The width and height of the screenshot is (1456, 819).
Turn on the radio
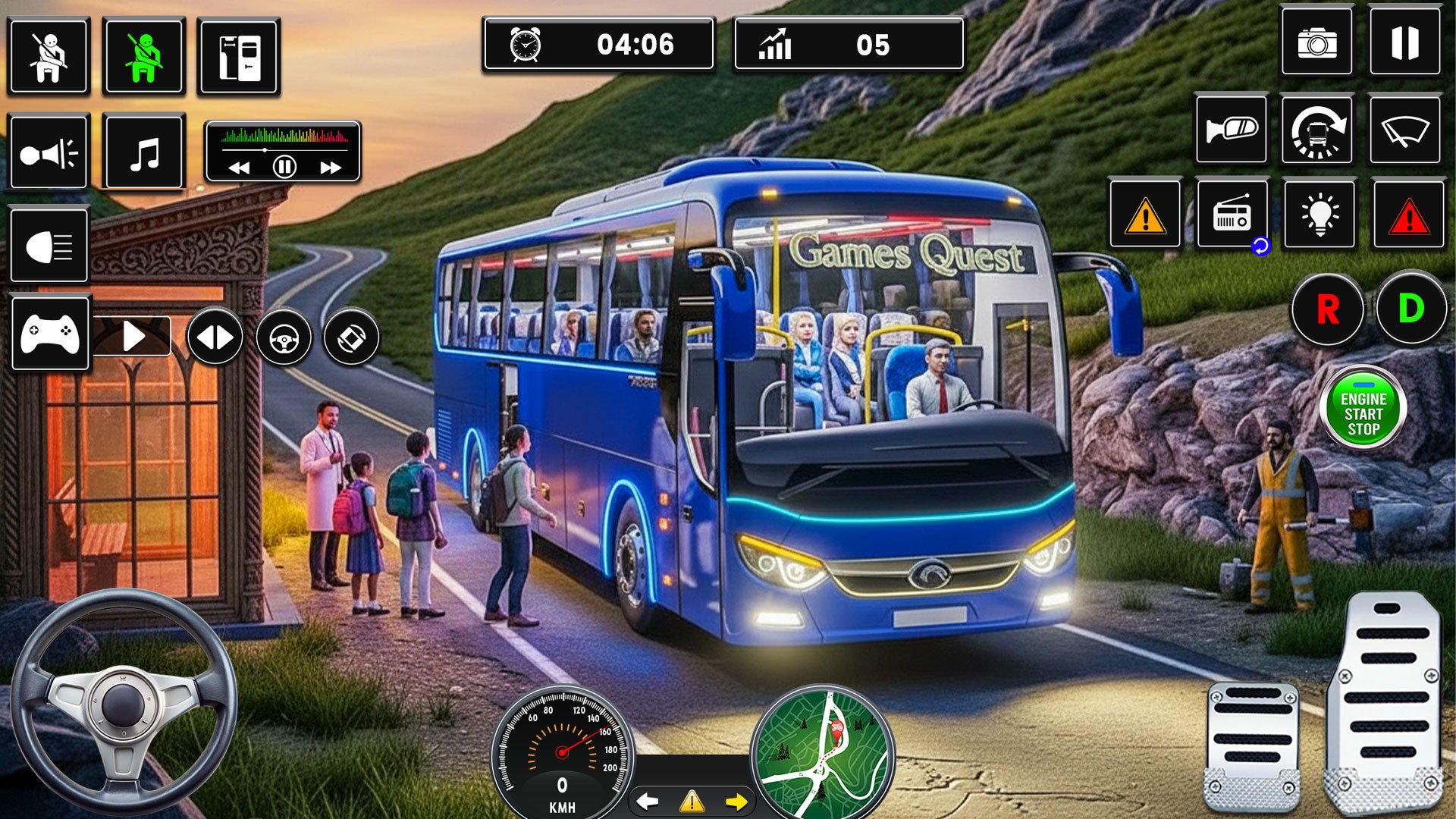pyautogui.click(x=1232, y=215)
